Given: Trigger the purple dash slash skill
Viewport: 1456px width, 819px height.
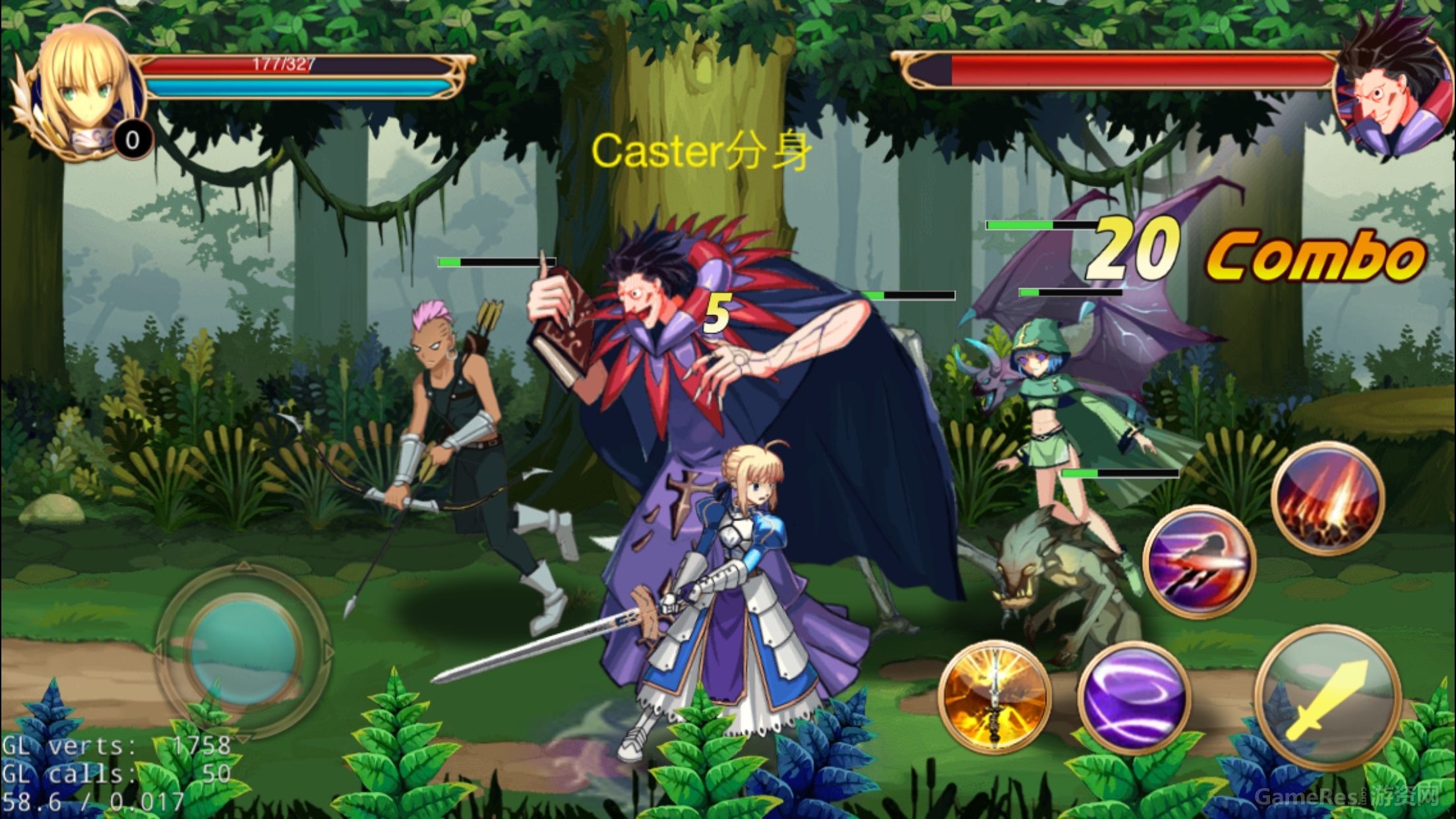Looking at the screenshot, I should coord(1199,561).
